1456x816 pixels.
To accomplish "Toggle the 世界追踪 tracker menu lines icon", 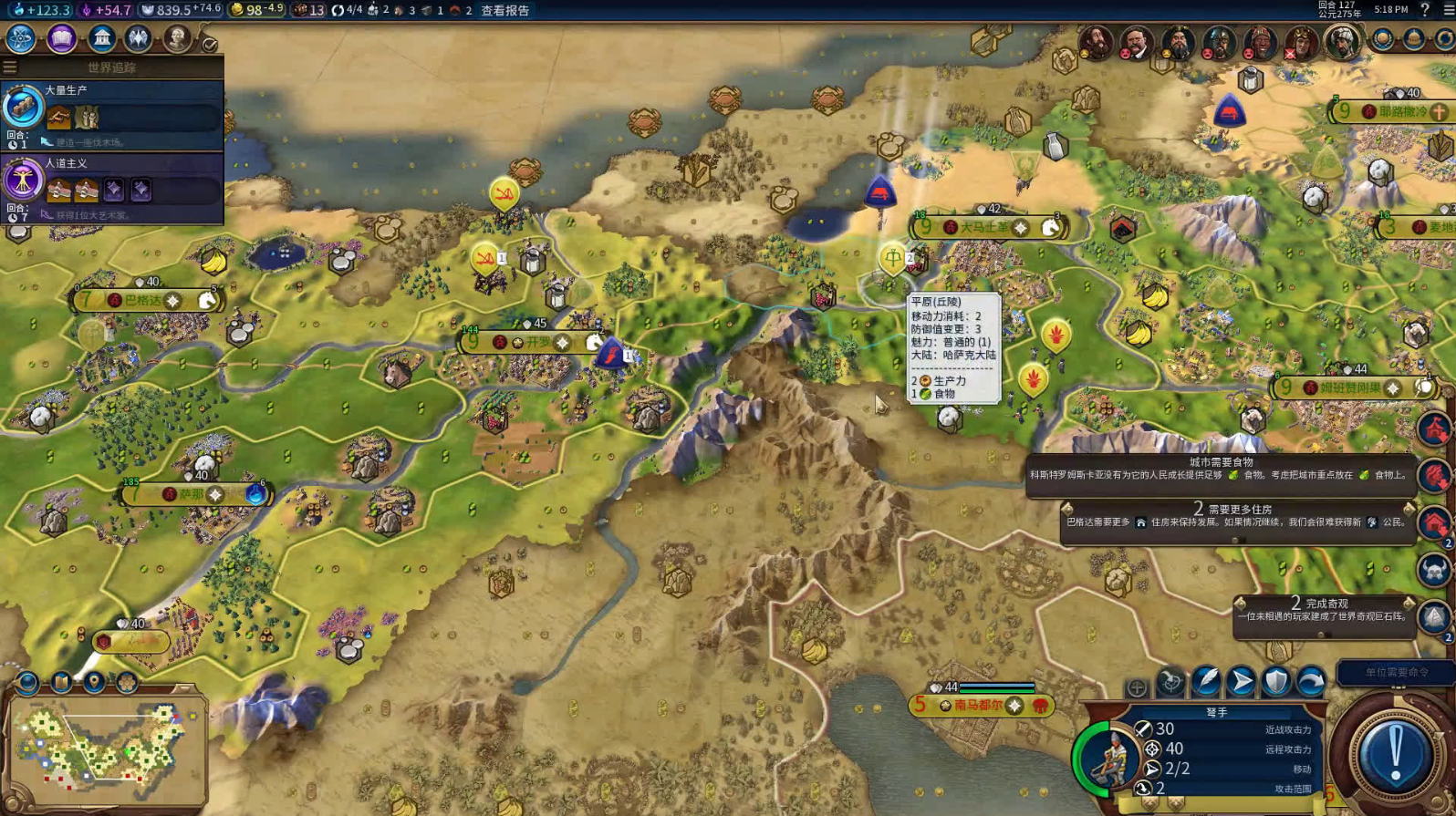I will [10, 67].
